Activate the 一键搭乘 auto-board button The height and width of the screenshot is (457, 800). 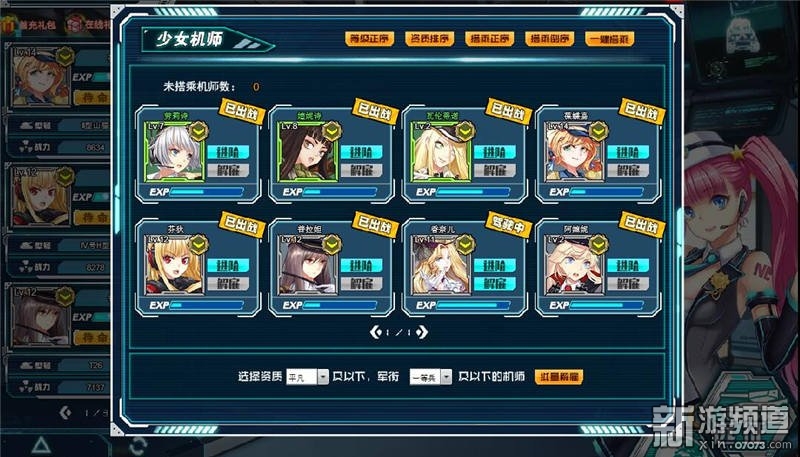coord(610,39)
